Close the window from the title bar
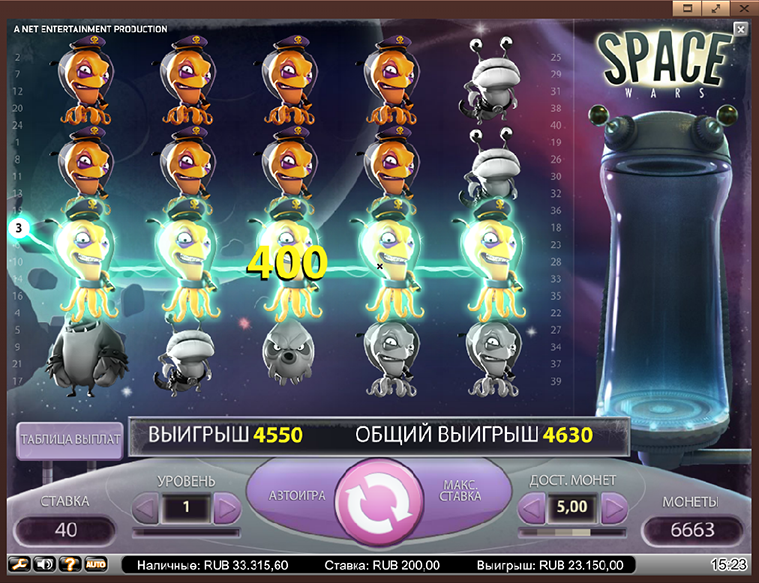 [744, 8]
